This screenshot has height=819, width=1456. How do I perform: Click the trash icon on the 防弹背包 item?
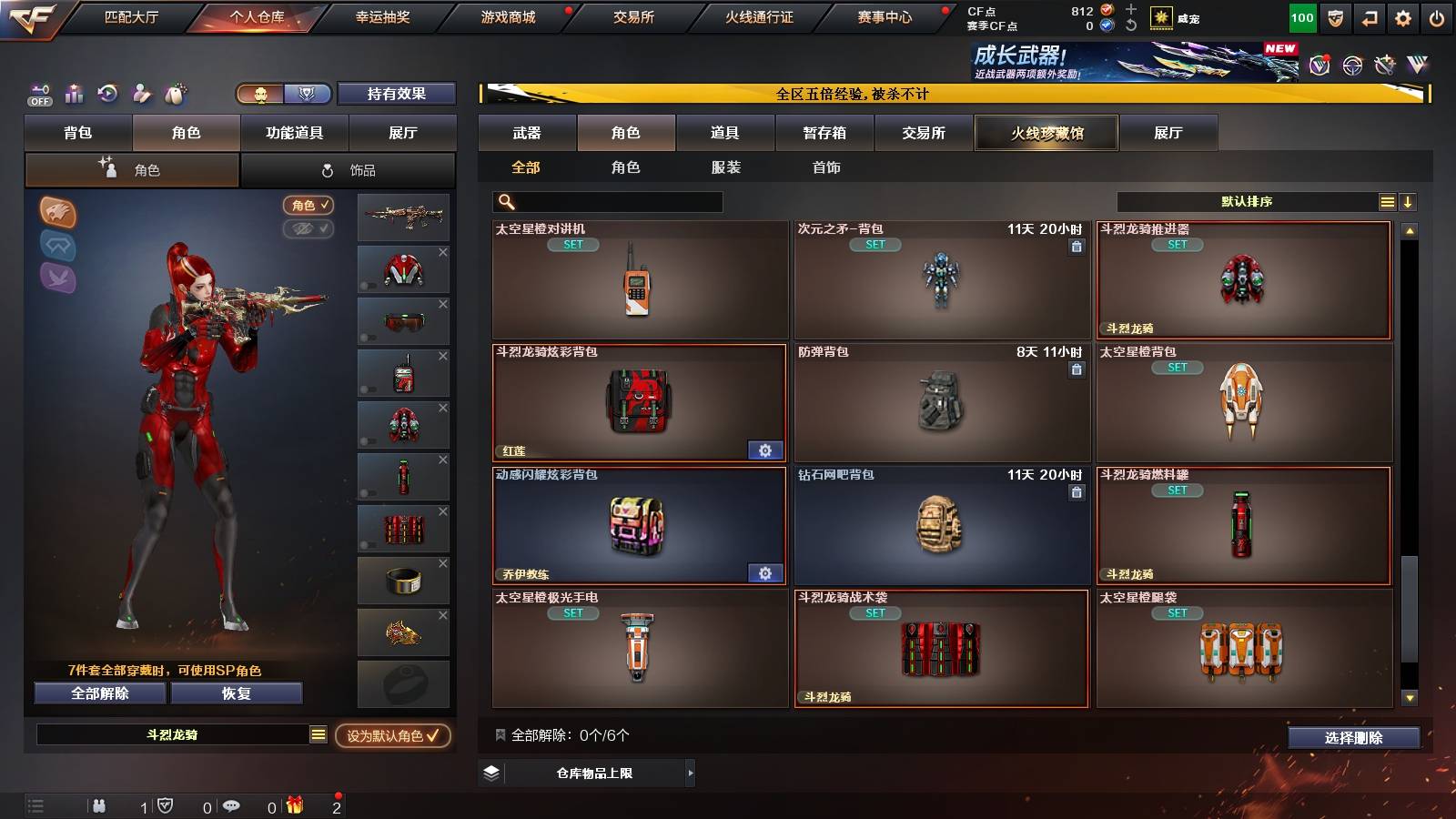click(x=1076, y=370)
